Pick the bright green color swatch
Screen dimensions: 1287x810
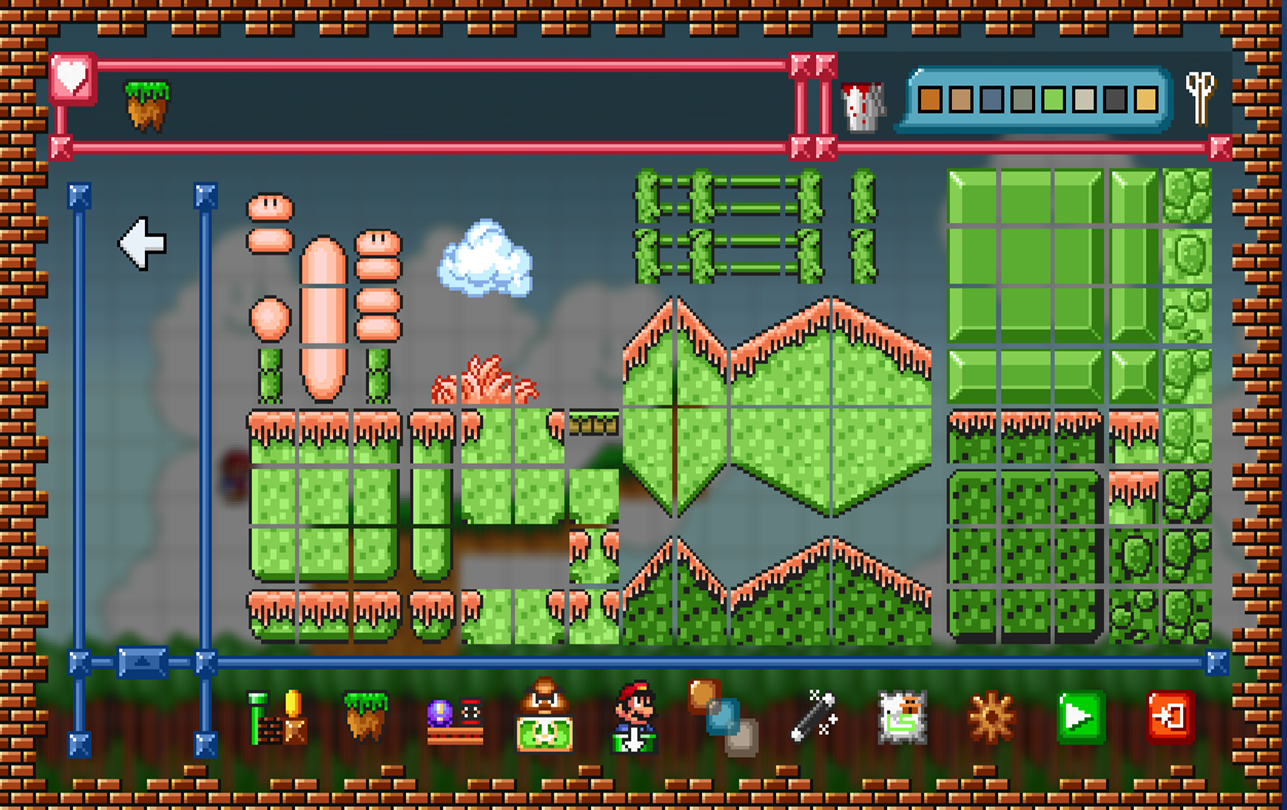(1053, 99)
